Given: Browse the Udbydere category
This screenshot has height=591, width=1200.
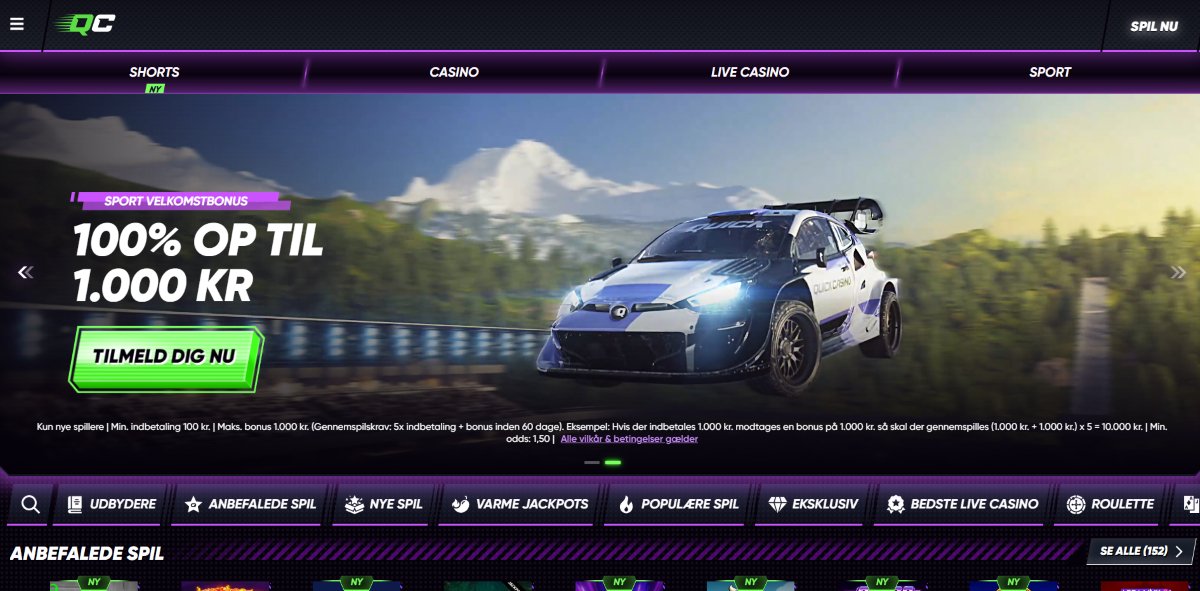Looking at the screenshot, I should (112, 504).
